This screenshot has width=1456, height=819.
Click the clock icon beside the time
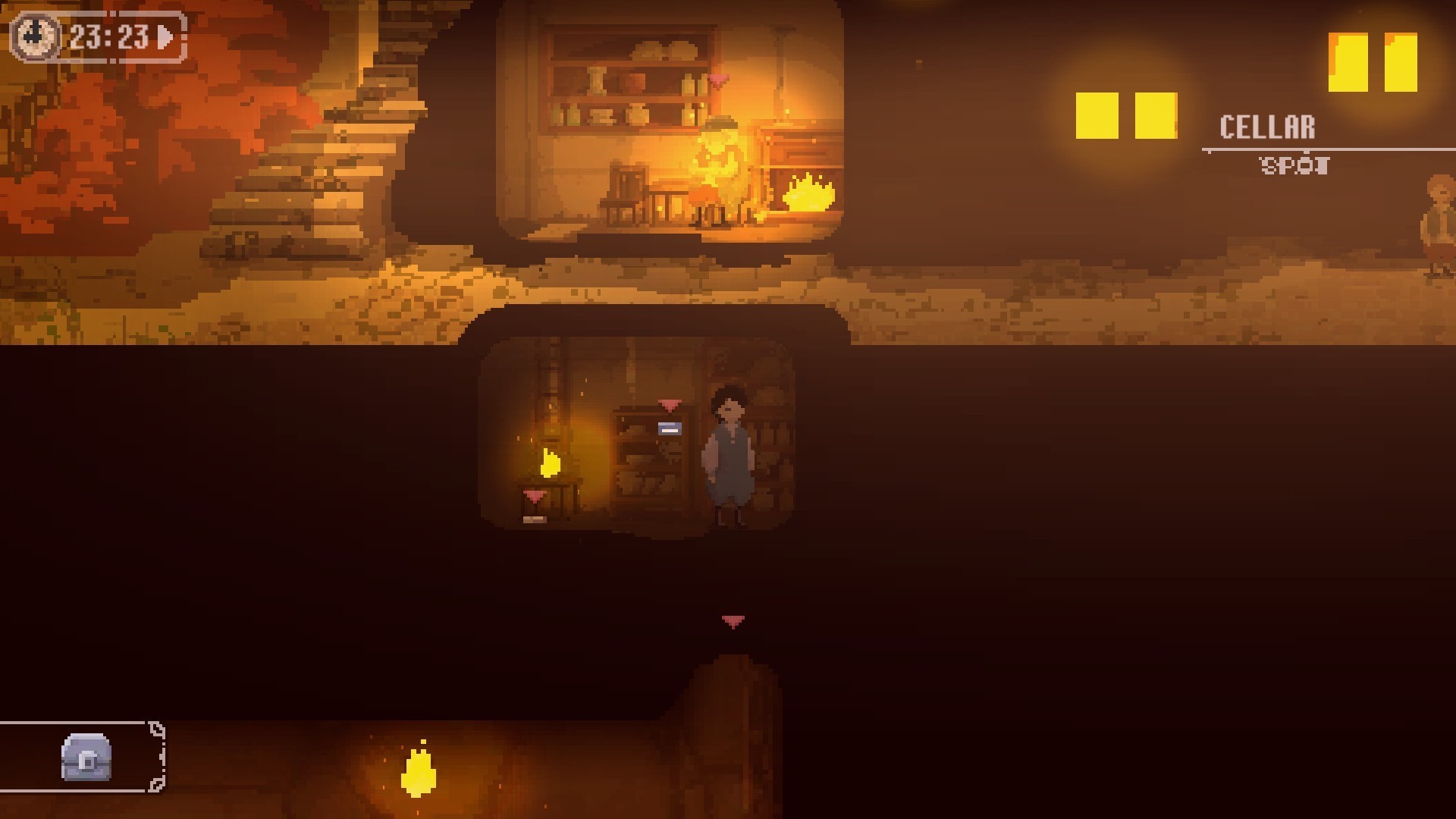pos(35,36)
